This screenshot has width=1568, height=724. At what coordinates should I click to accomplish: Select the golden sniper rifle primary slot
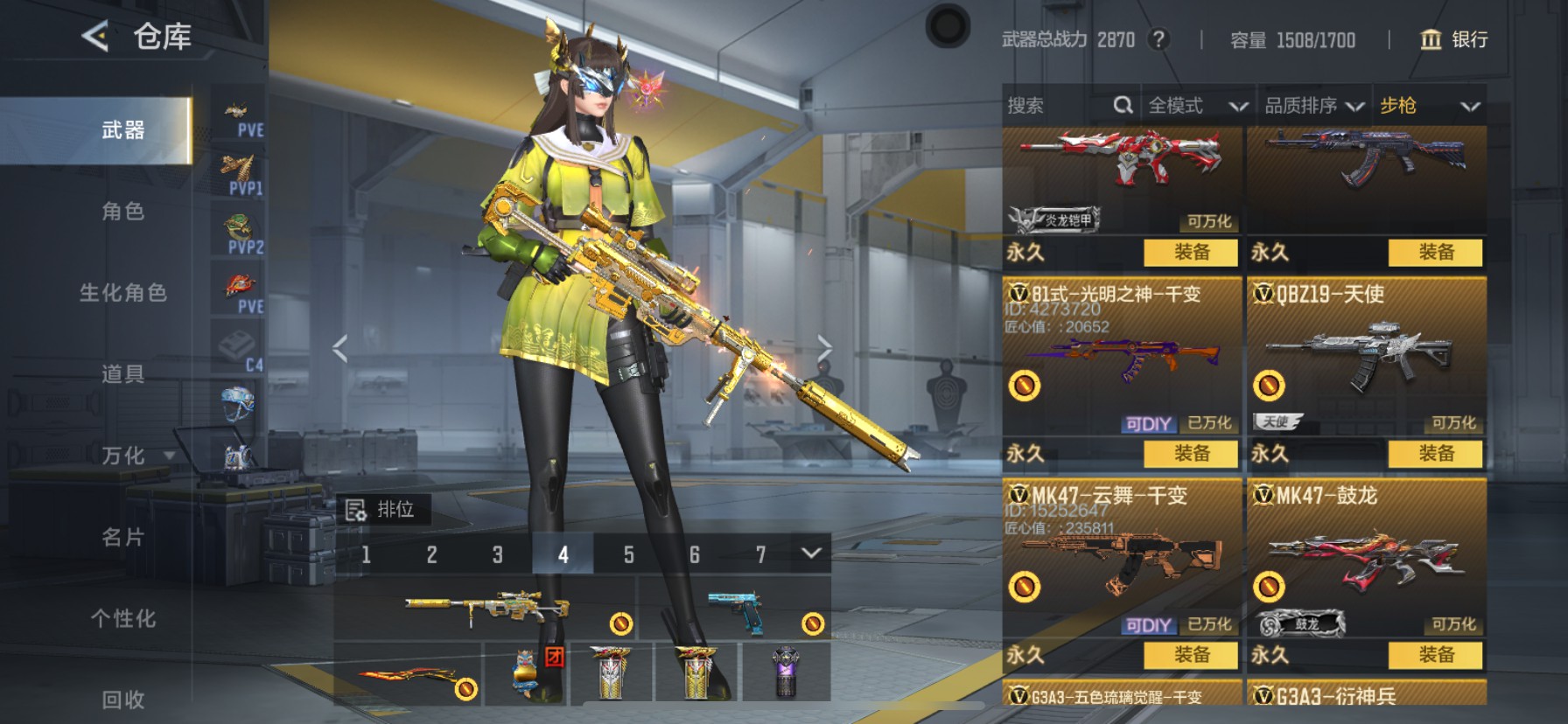[x=486, y=608]
